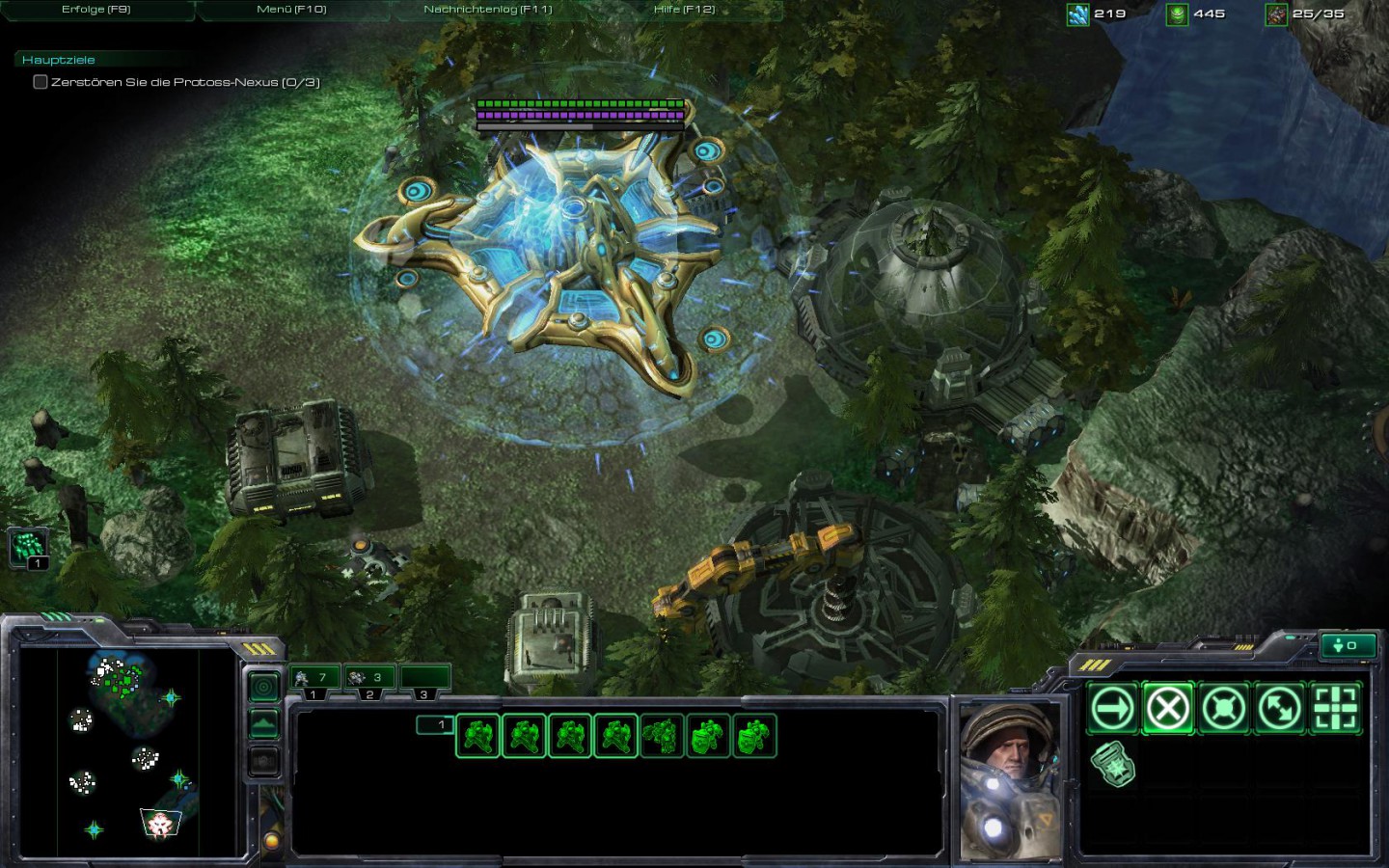Switch to control group tab 2
The height and width of the screenshot is (868, 1389).
click(370, 677)
